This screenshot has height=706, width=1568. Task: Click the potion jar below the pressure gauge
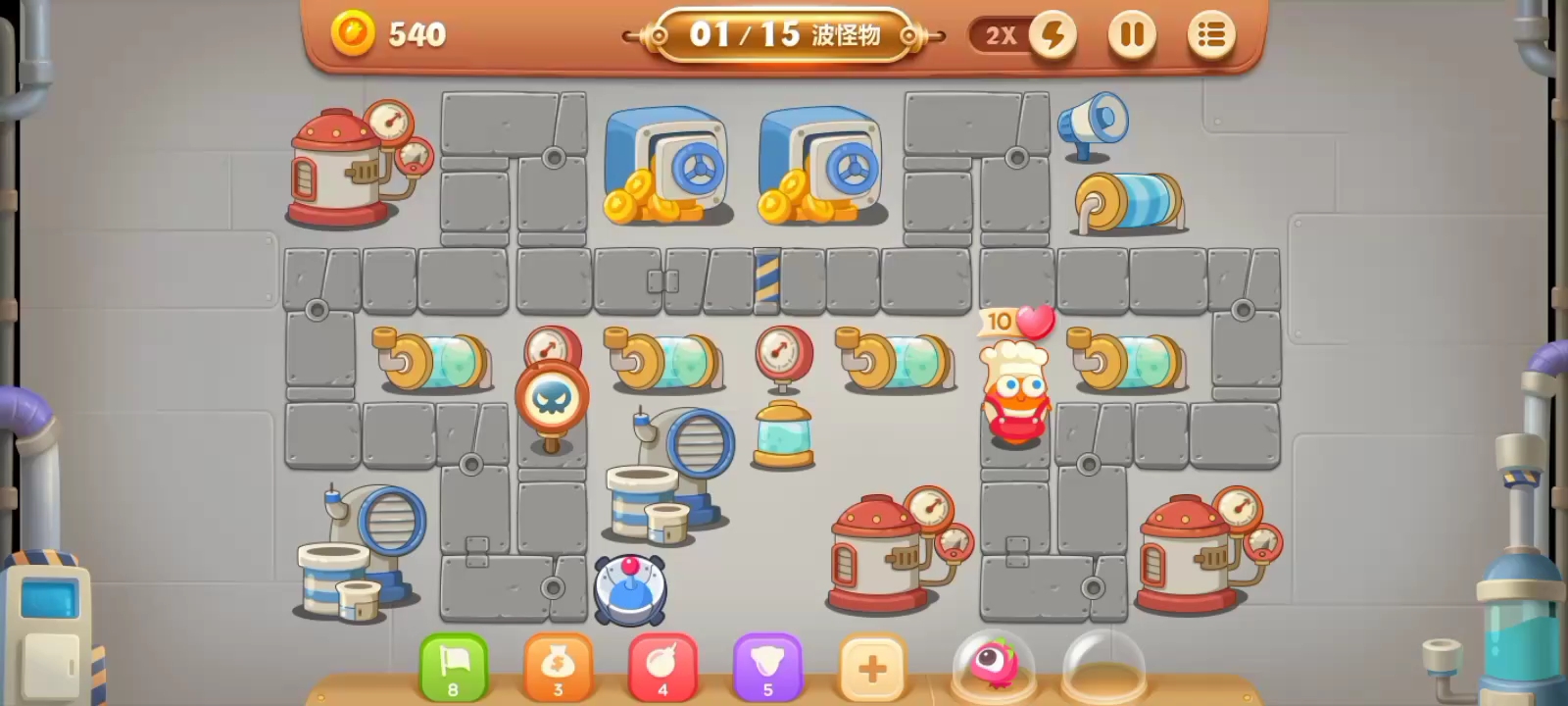(784, 436)
